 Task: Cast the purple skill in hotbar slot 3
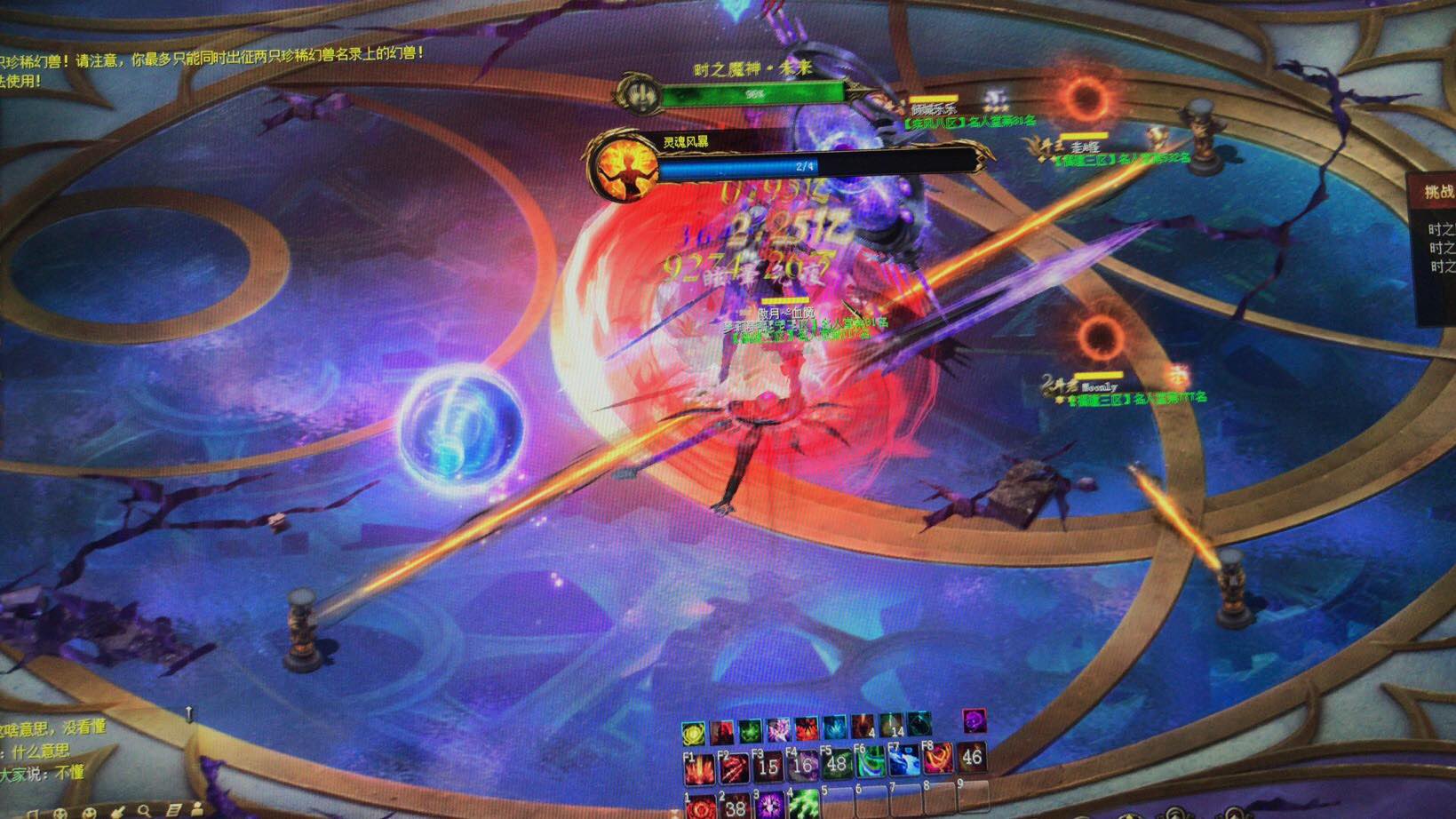768,806
